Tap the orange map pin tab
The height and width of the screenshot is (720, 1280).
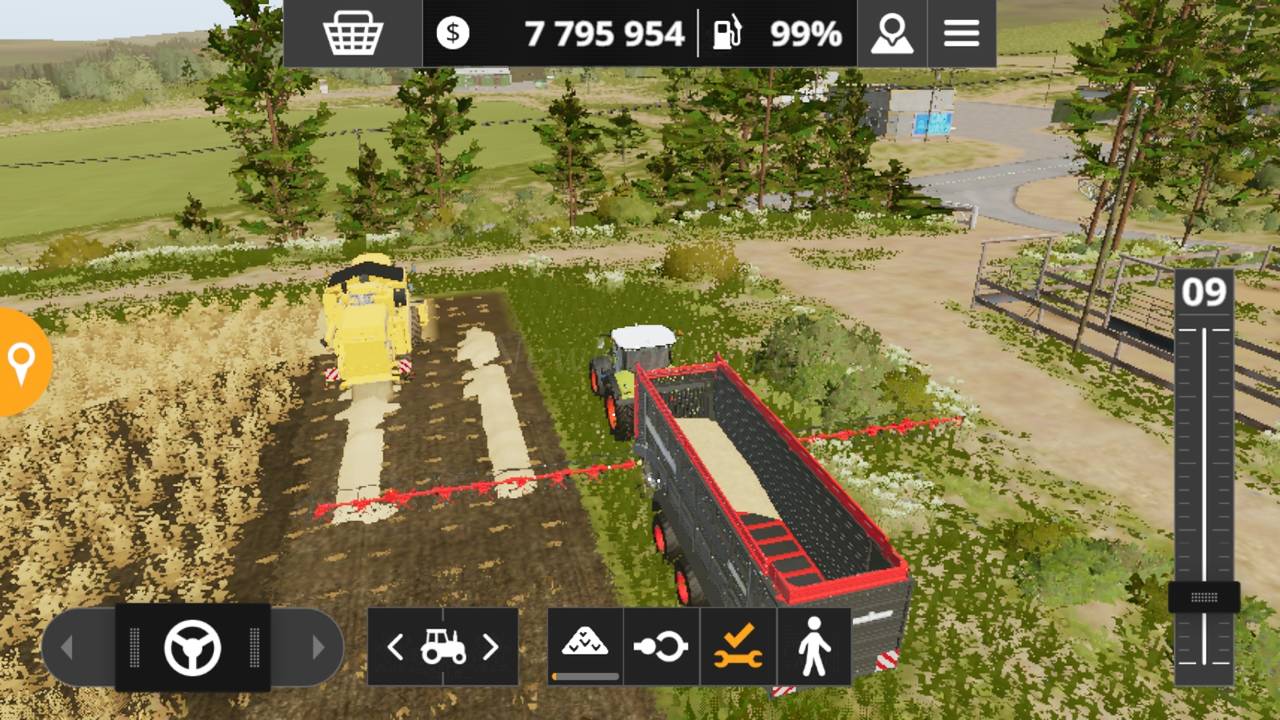pos(20,362)
